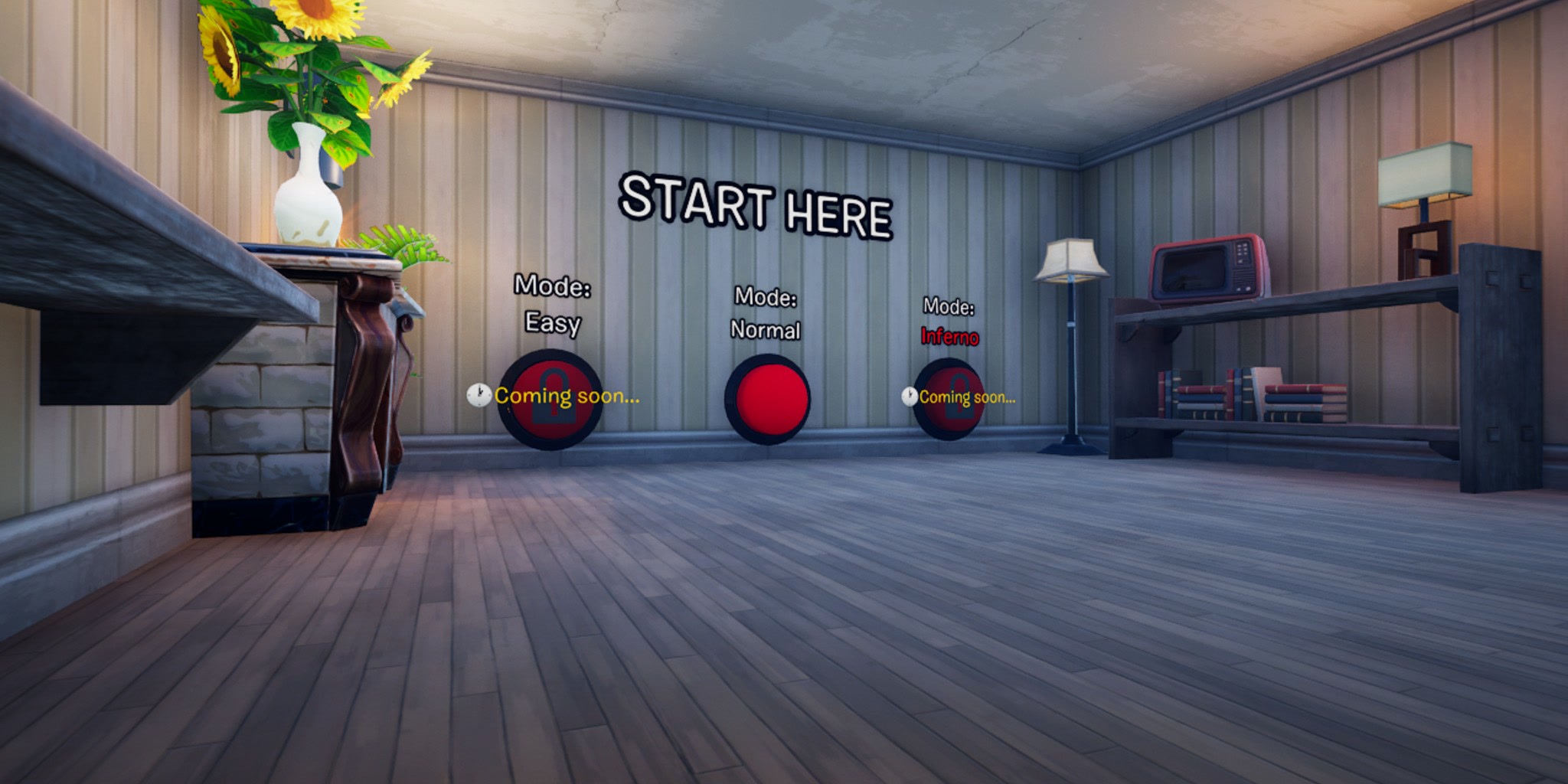Click the Mode: Normal text
Screen dimensions: 1568x784
766,314
